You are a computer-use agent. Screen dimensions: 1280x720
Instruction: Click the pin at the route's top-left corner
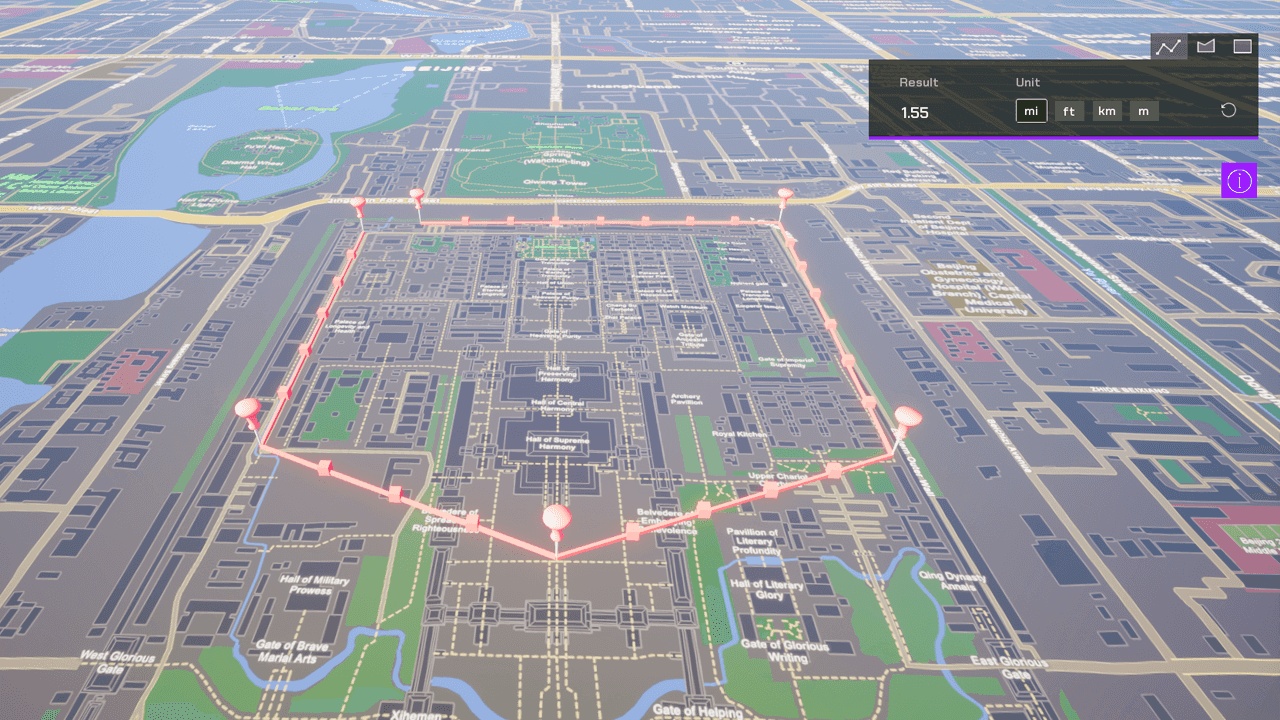[x=358, y=204]
